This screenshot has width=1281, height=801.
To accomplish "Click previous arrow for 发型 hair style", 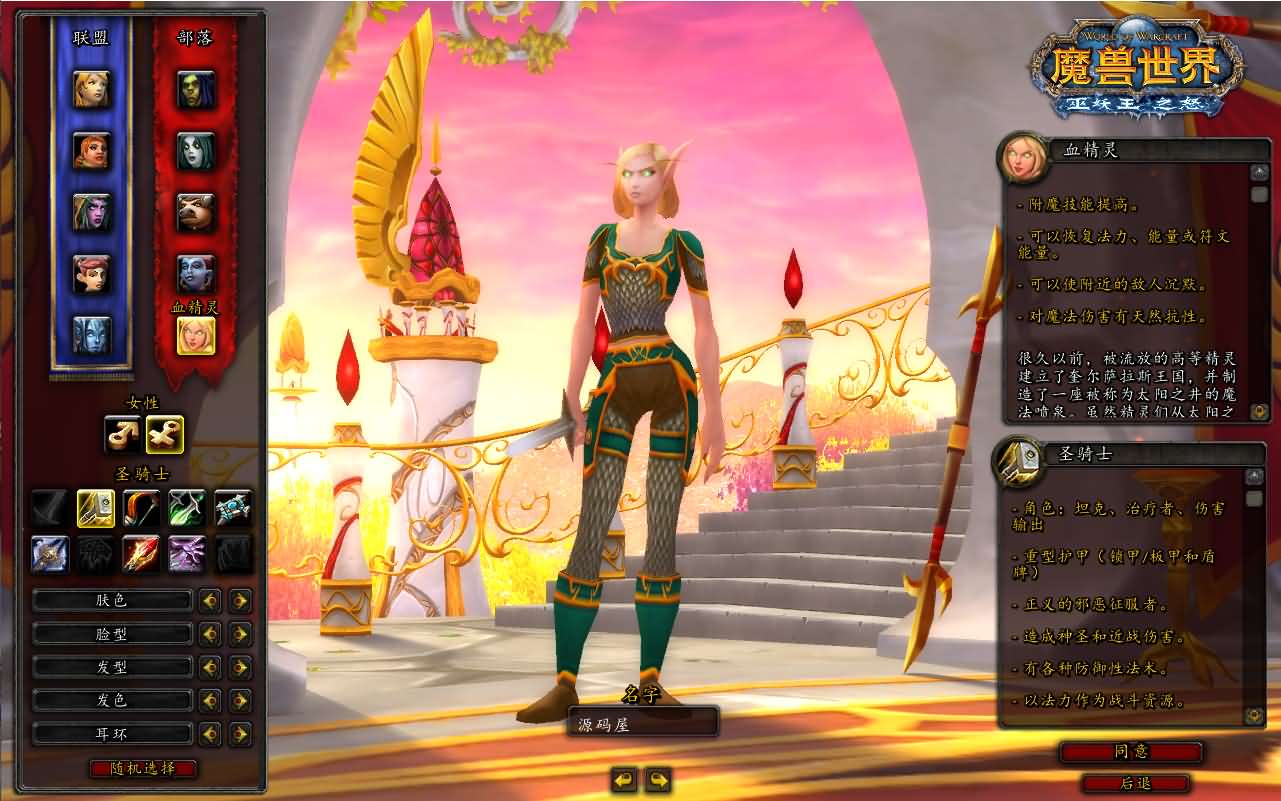I will pos(210,667).
